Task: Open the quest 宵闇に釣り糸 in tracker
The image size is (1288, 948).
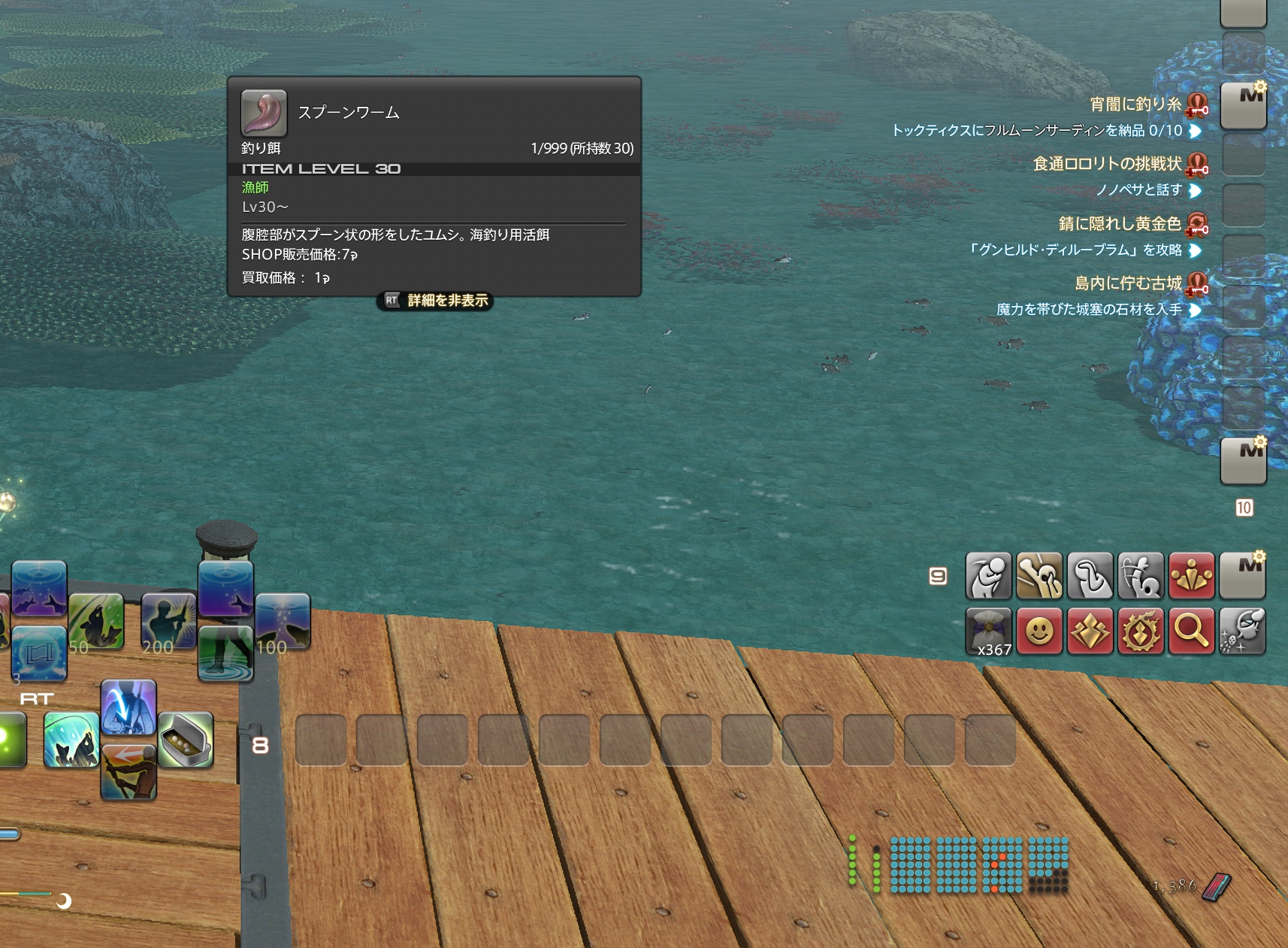Action: (1135, 104)
